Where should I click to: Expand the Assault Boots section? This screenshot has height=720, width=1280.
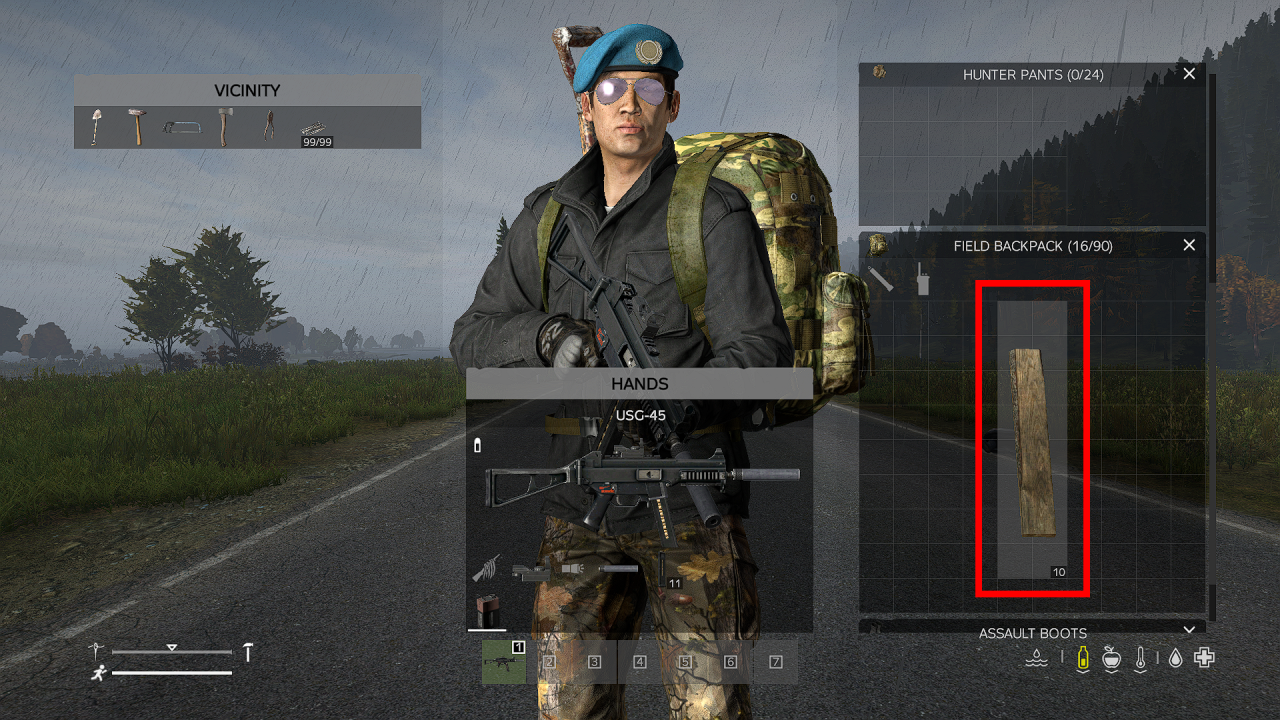tap(1033, 632)
